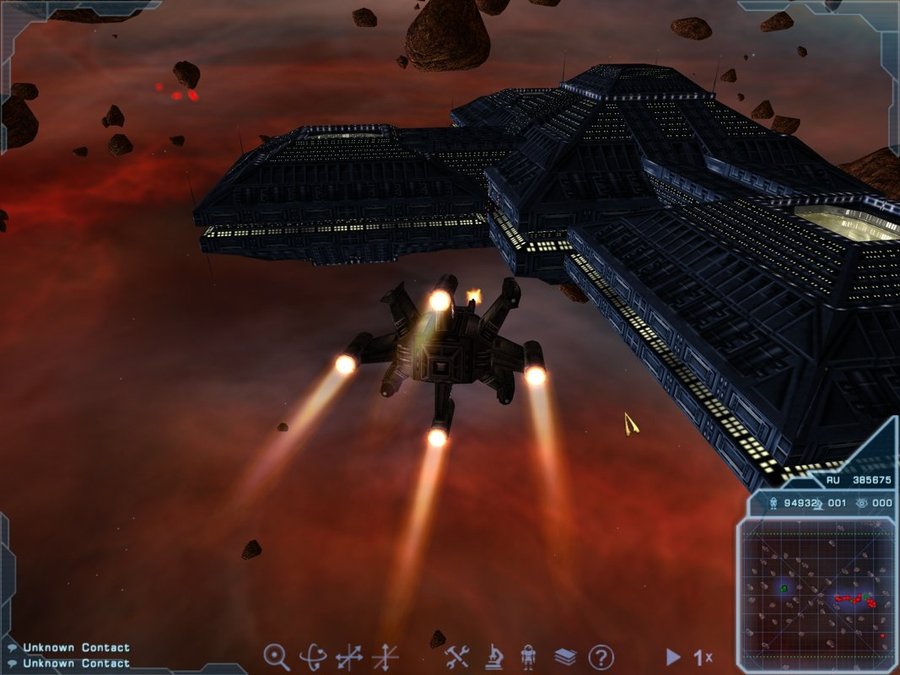Open the microscope research screen

494,657
